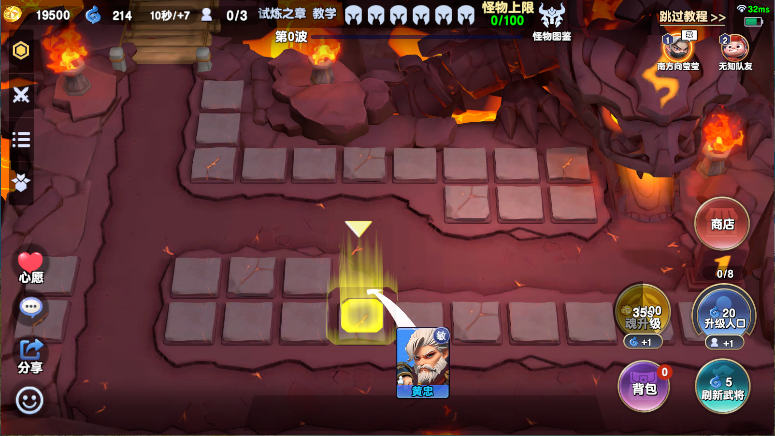The image size is (775, 436).
Task: View teammate 无知队友 avatar
Action: point(734,47)
